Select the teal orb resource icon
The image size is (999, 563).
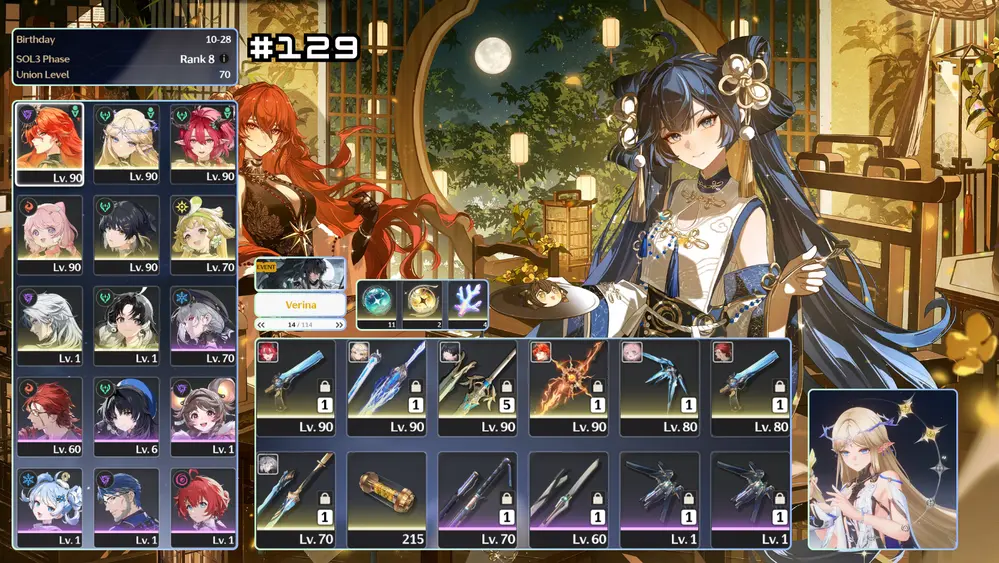point(378,300)
